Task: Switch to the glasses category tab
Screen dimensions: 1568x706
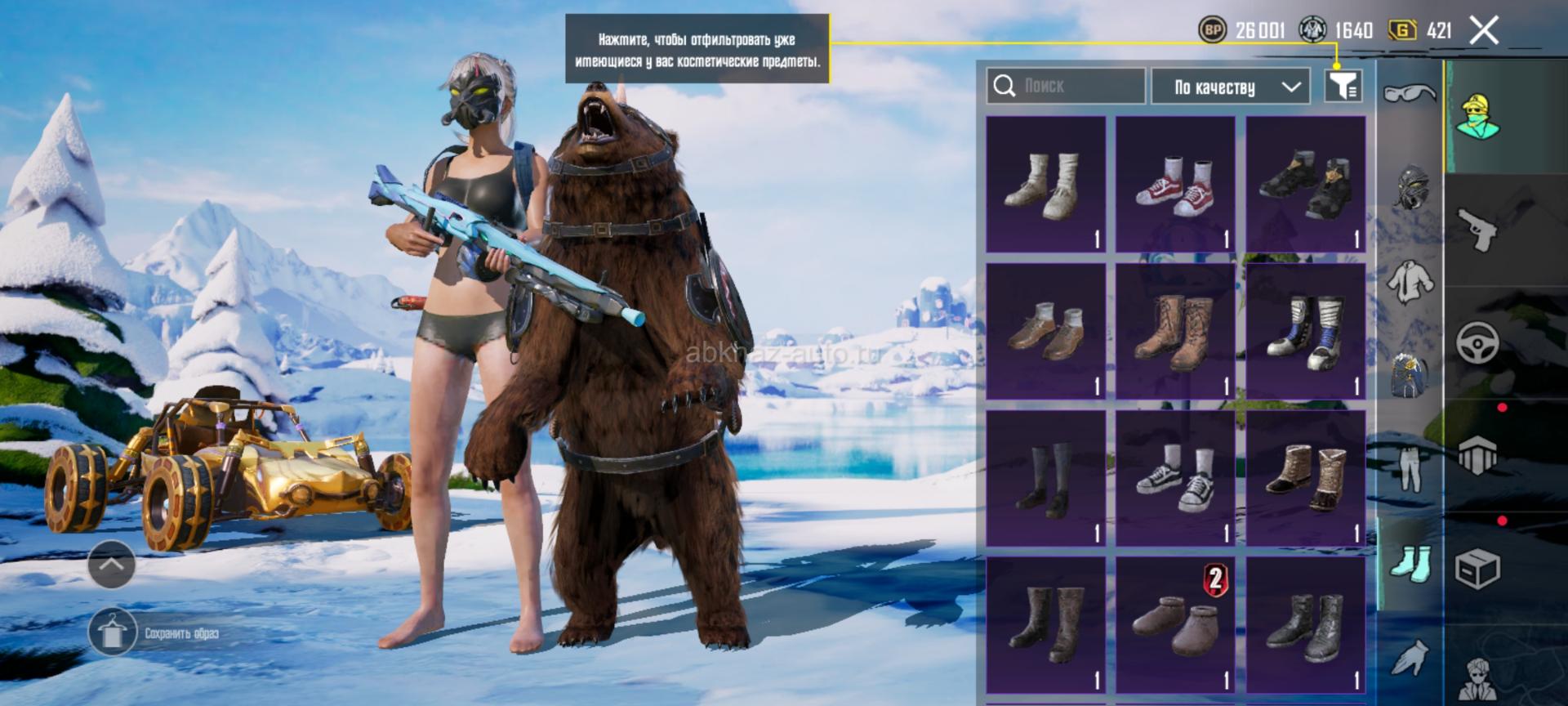Action: coord(1410,94)
